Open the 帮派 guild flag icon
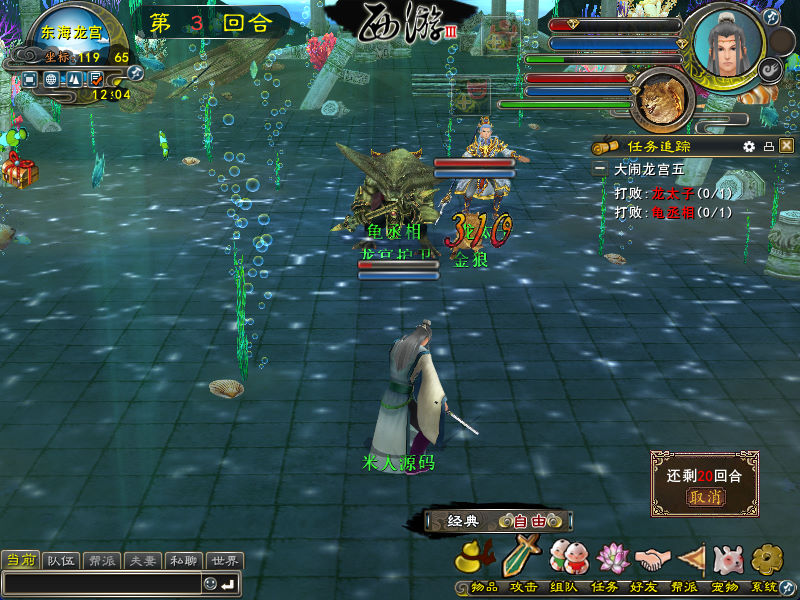 coord(692,557)
